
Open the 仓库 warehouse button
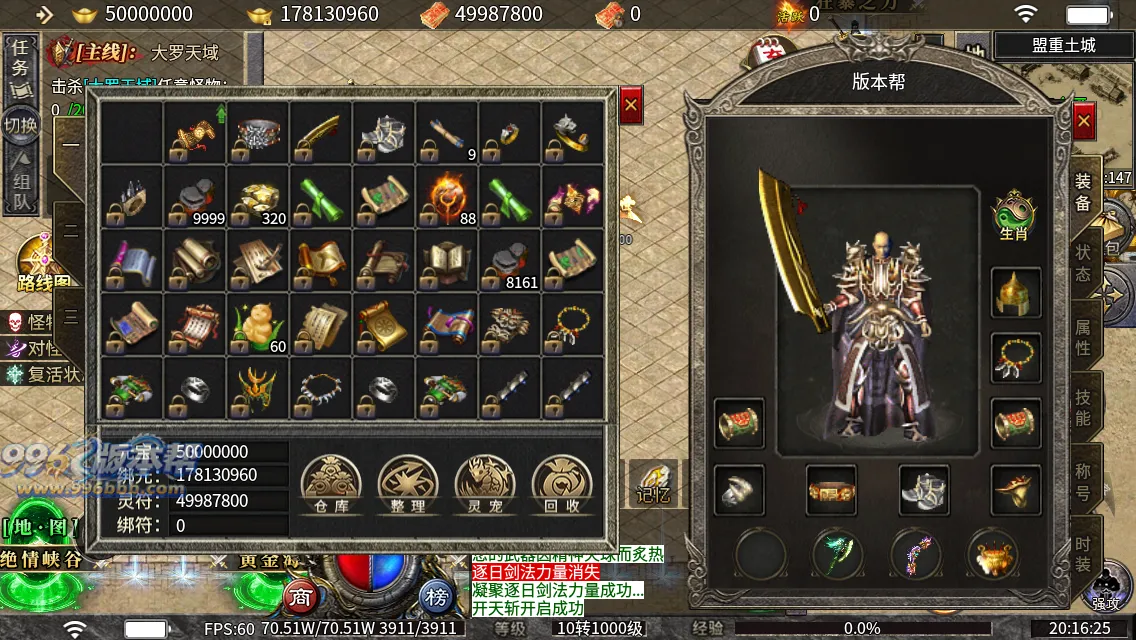click(331, 485)
